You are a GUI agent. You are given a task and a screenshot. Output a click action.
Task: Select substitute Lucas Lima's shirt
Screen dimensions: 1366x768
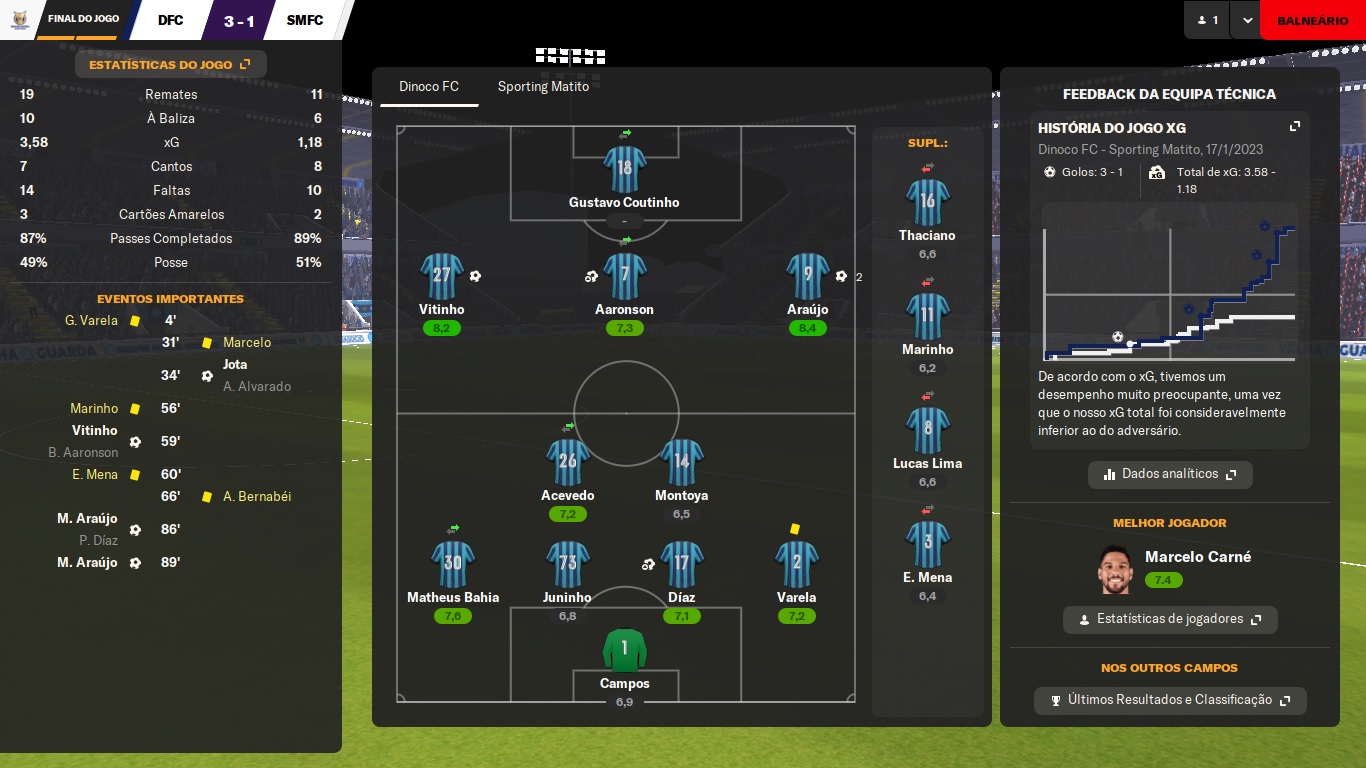(927, 429)
